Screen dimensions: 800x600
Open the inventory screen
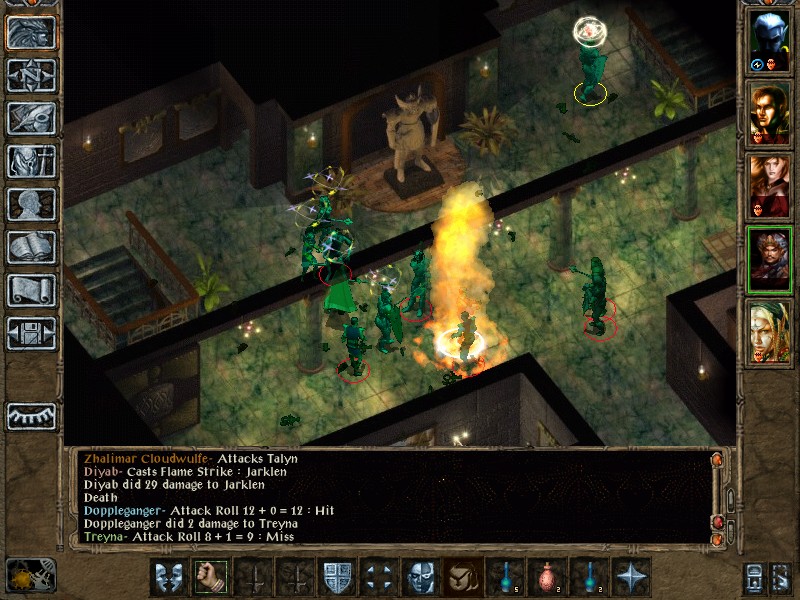[x=30, y=161]
